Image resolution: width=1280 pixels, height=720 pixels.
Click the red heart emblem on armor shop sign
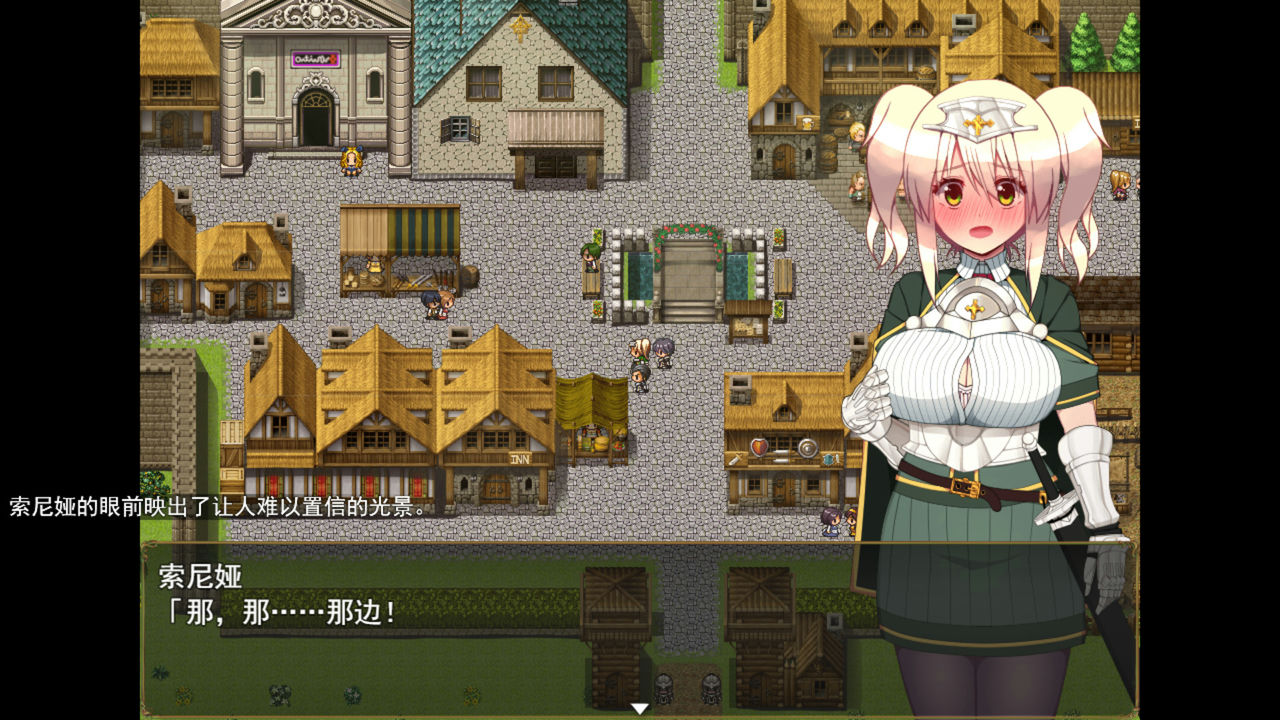[758, 446]
